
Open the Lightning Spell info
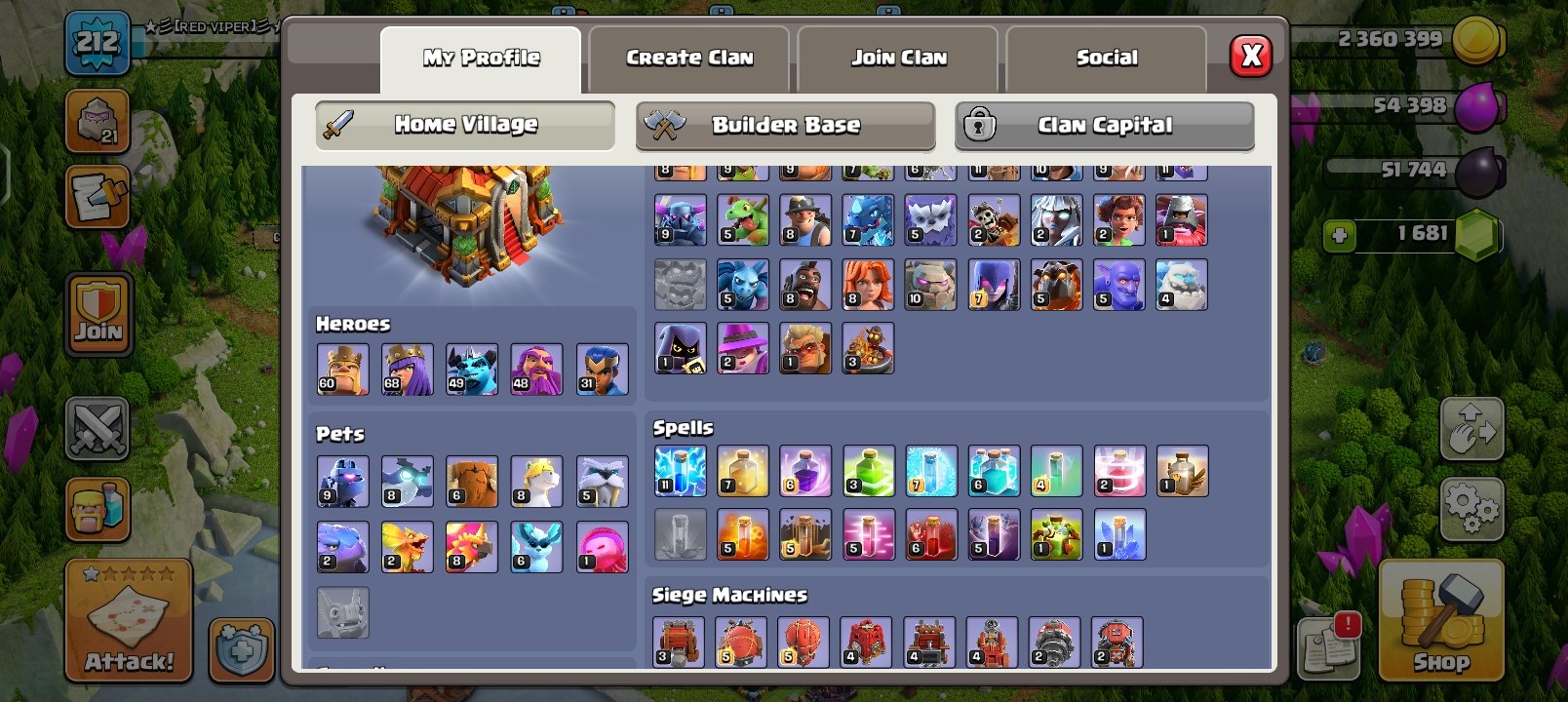(680, 470)
